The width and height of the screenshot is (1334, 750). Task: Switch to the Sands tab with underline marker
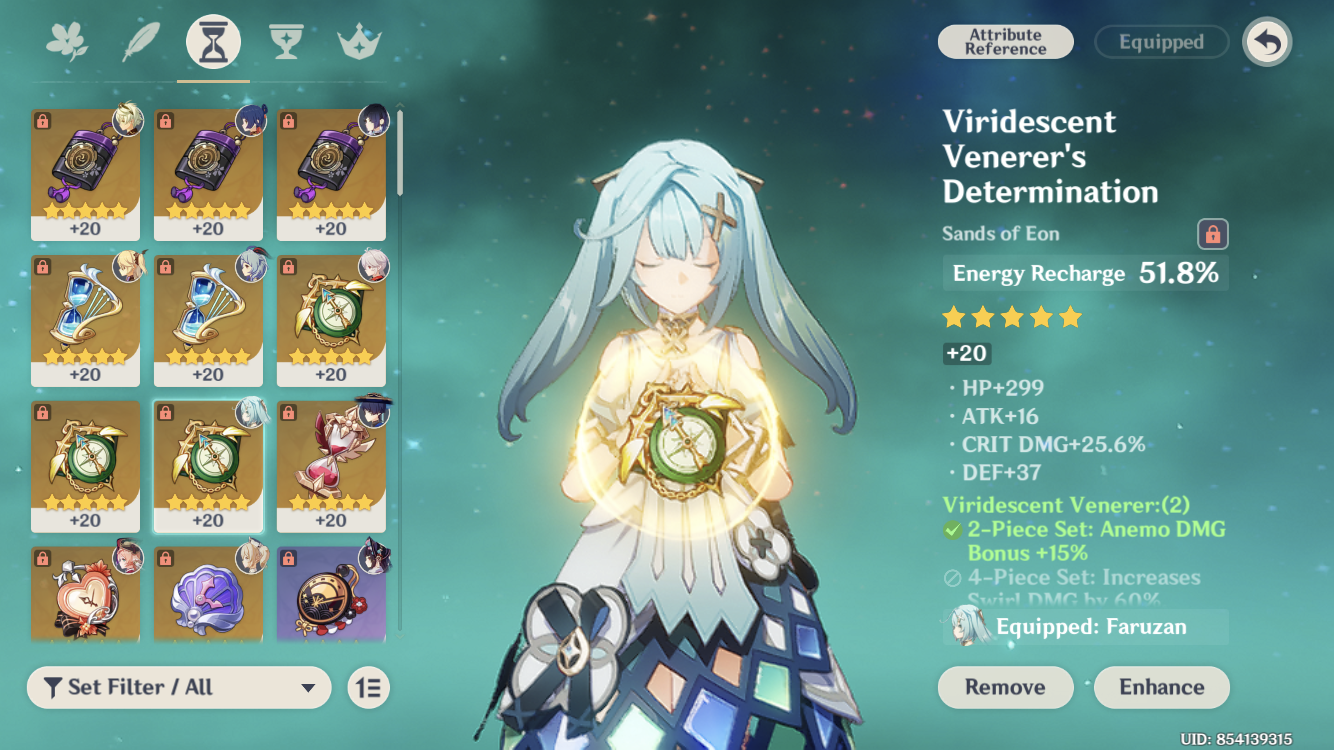pos(213,41)
